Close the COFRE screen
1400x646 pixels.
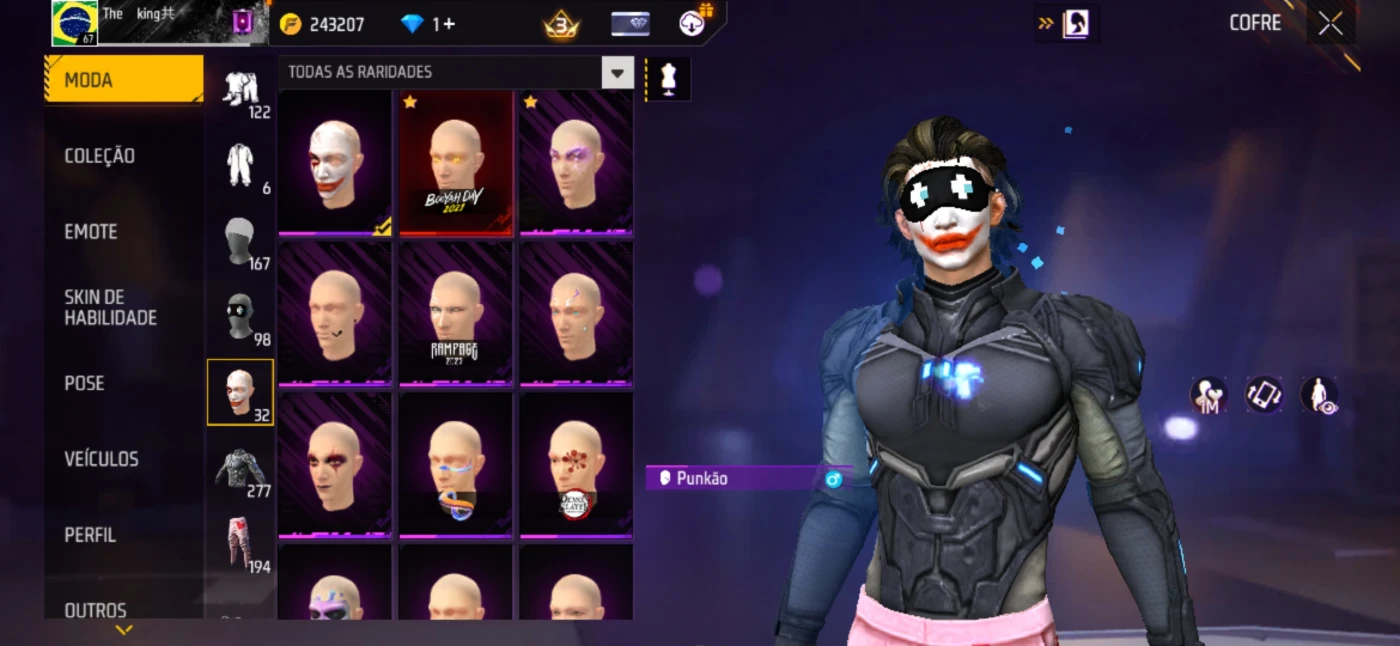[1330, 24]
